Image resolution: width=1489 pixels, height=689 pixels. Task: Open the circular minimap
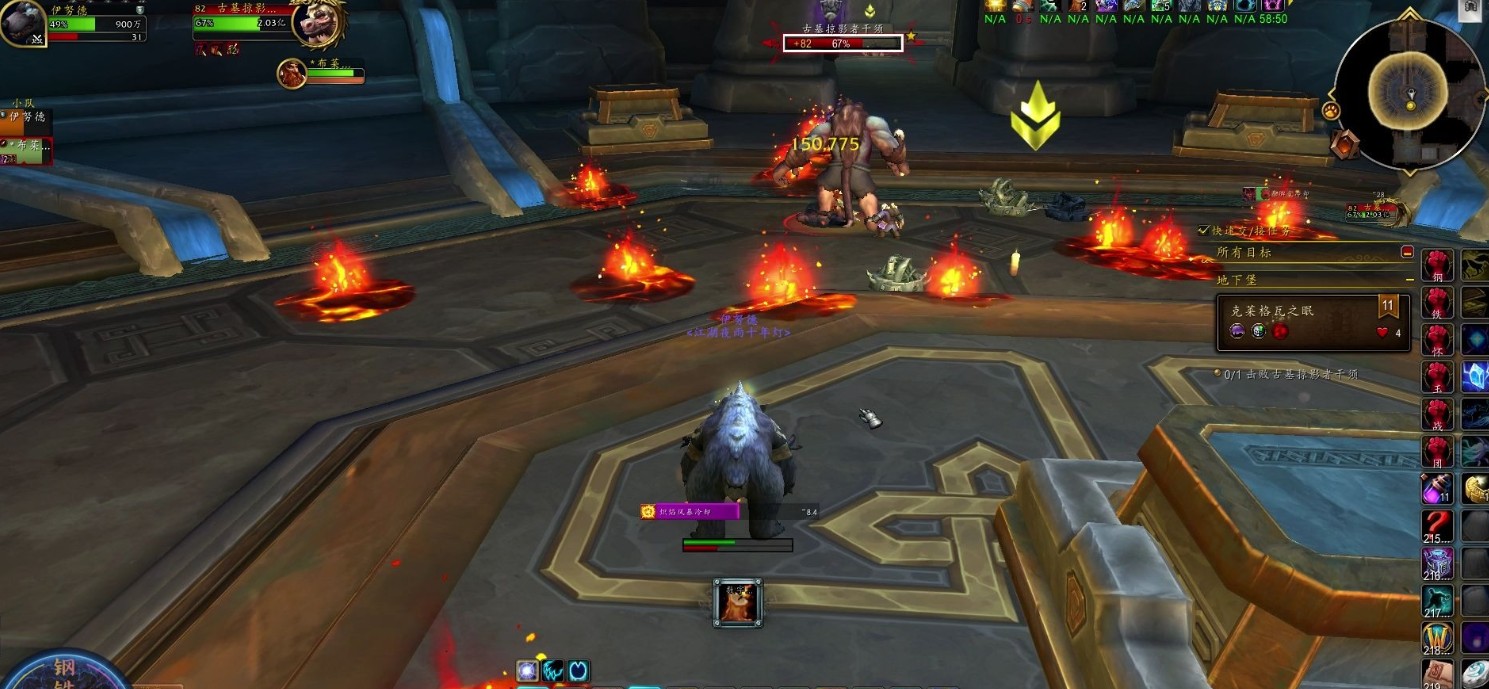(1410, 93)
